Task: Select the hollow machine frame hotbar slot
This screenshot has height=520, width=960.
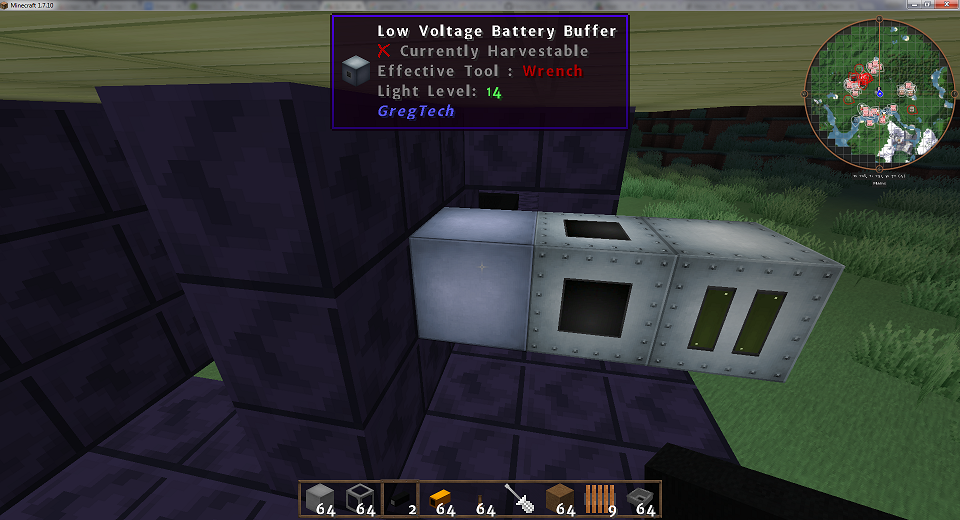Action: coord(358,498)
